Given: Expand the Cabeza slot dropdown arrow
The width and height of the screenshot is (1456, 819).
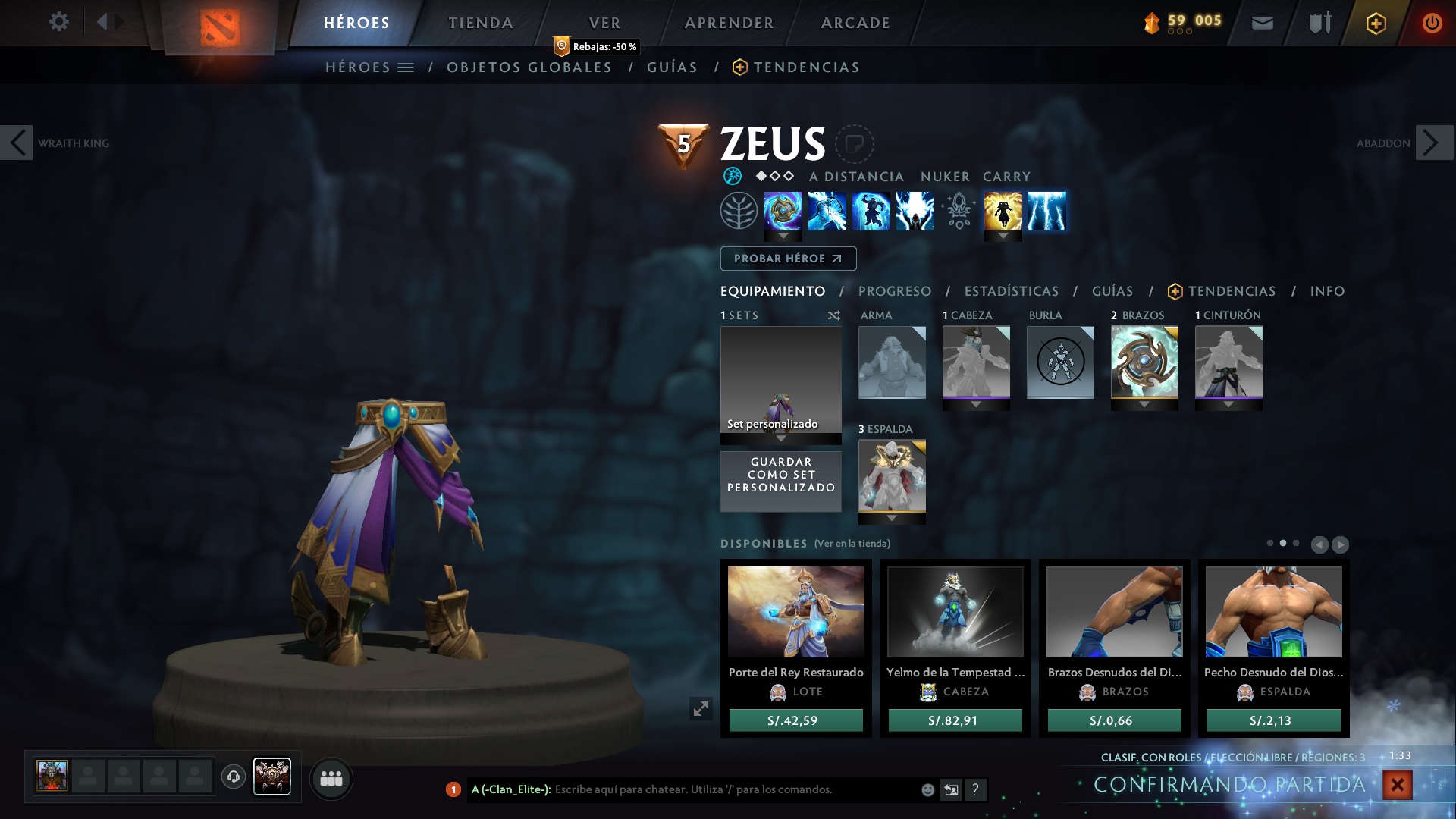Looking at the screenshot, I should pos(976,404).
